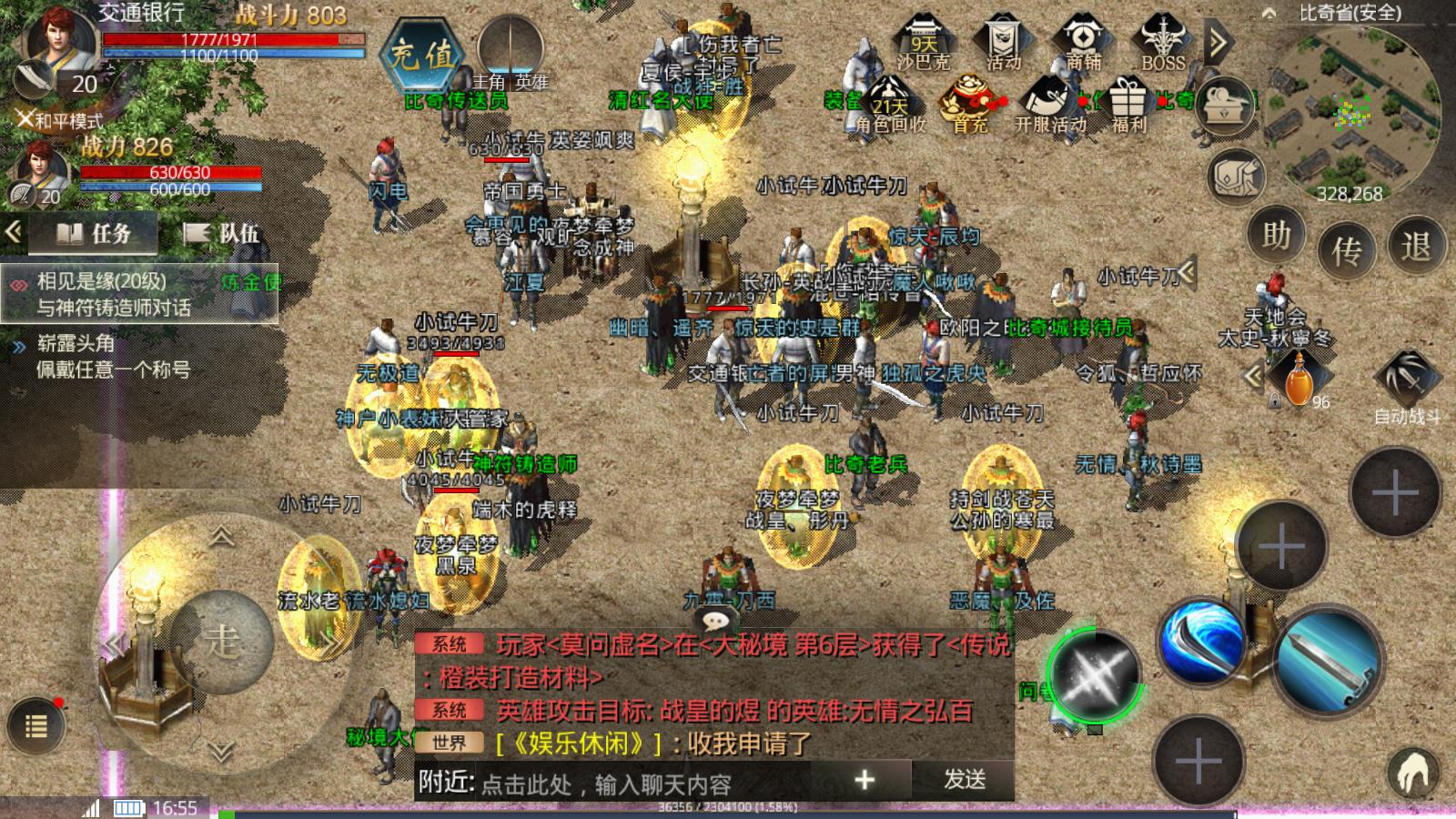Image resolution: width=1456 pixels, height=819 pixels.
Task: Open the 沙巴克 event icon
Action: [923, 43]
